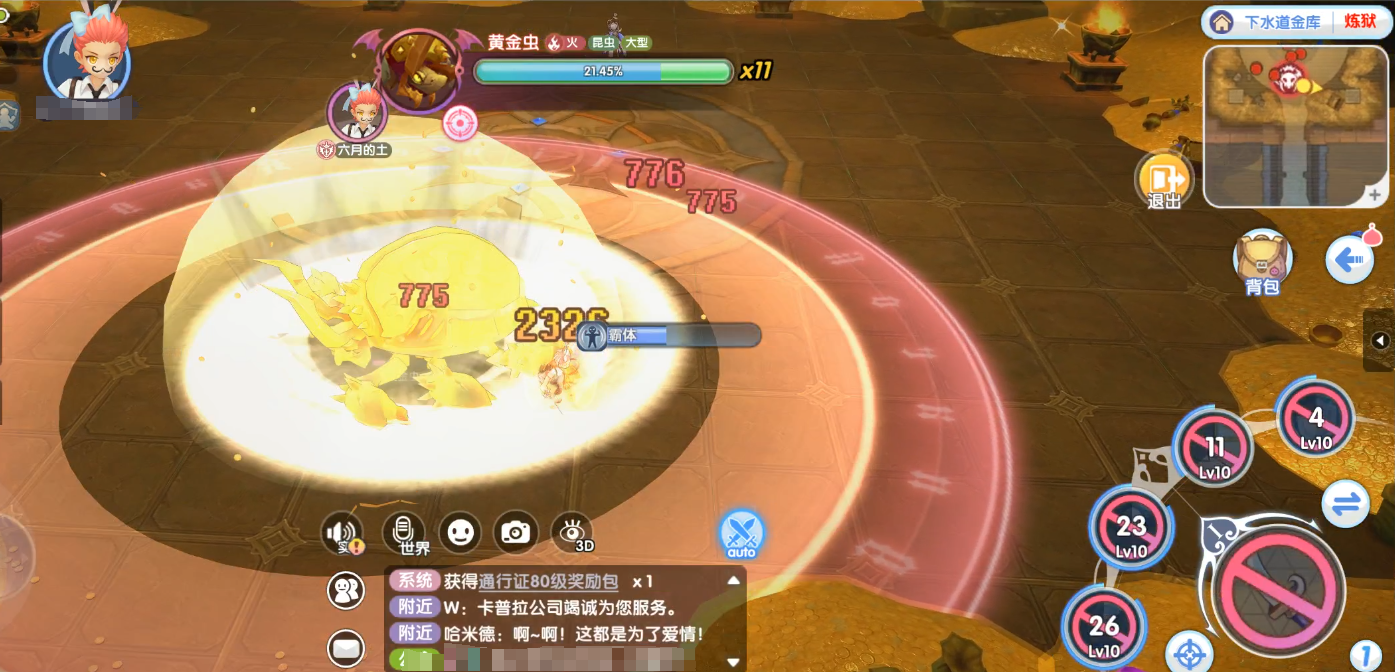Use the skill on 23-second cooldown
The image size is (1395, 672).
click(1131, 527)
